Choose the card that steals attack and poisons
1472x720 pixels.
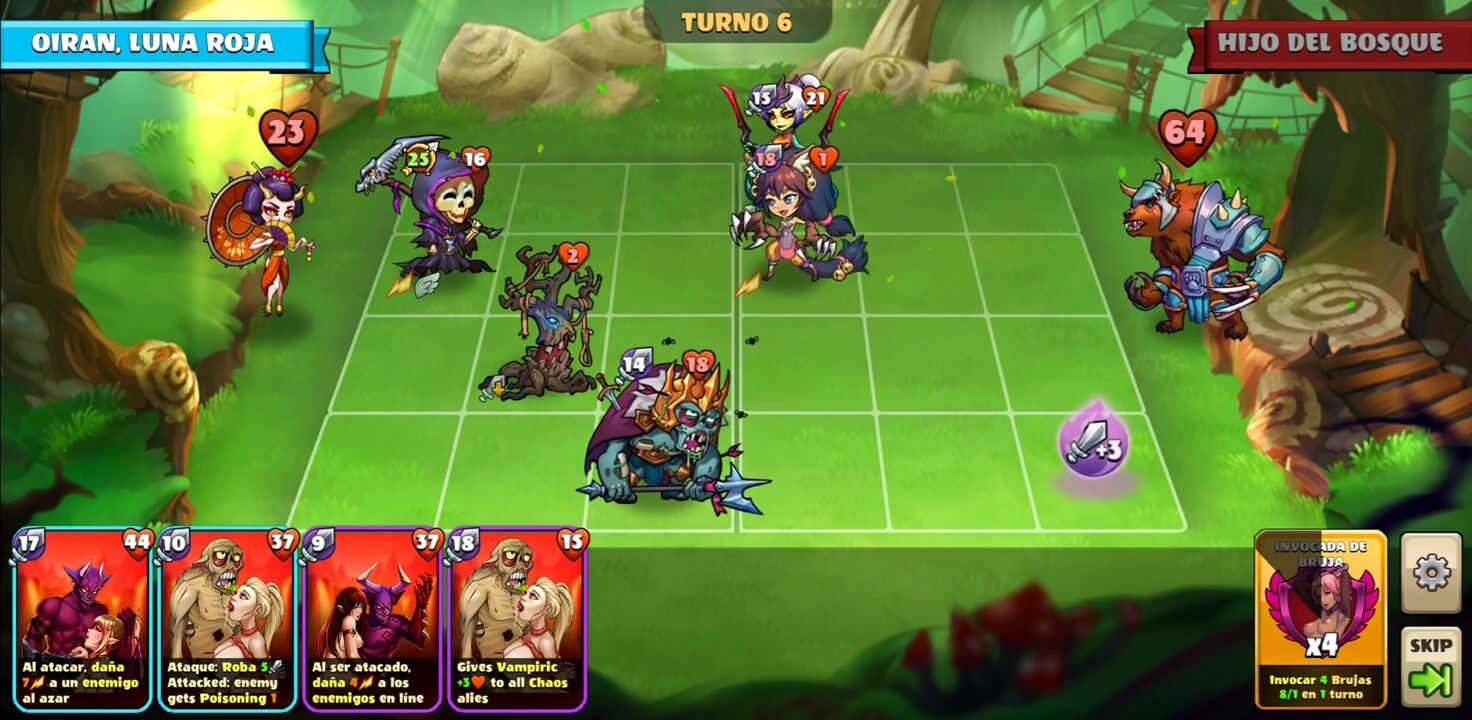click(228, 620)
